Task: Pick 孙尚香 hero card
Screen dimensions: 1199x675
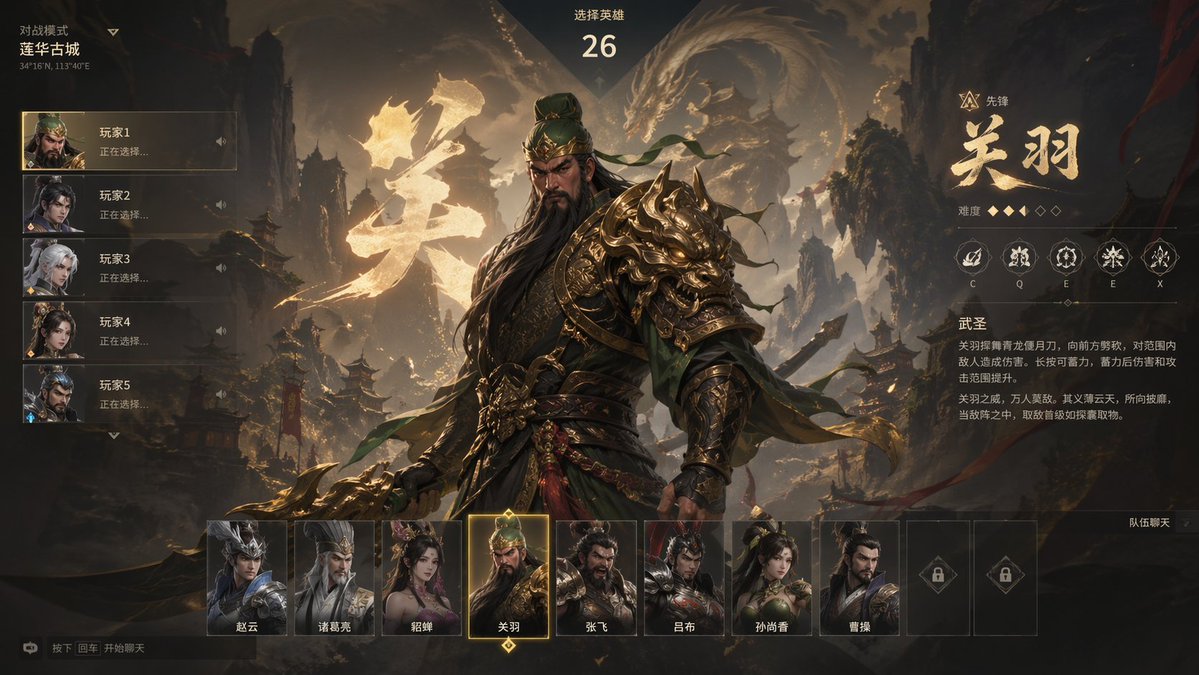Action: point(771,578)
